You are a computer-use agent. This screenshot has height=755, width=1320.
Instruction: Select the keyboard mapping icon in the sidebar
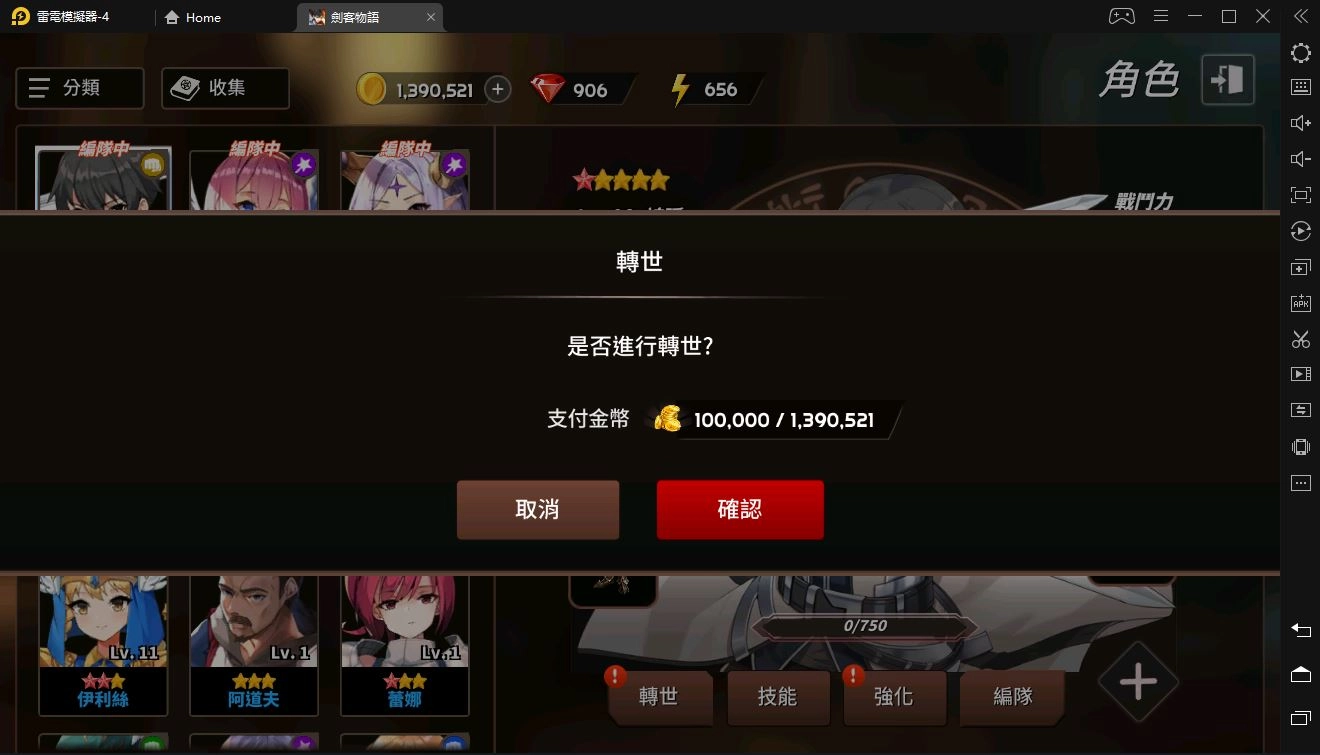point(1299,88)
